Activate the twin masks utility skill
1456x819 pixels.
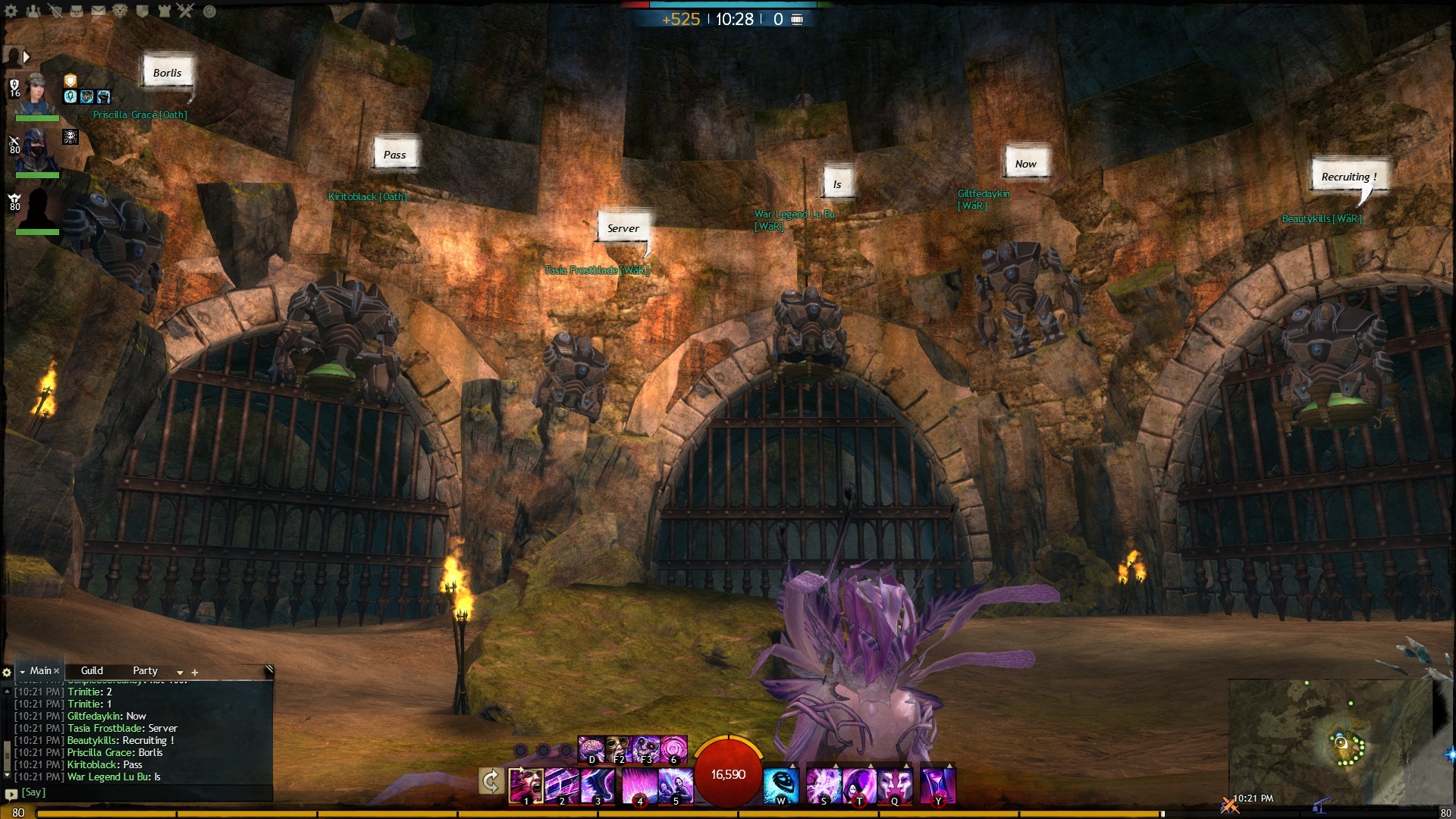tap(895, 785)
